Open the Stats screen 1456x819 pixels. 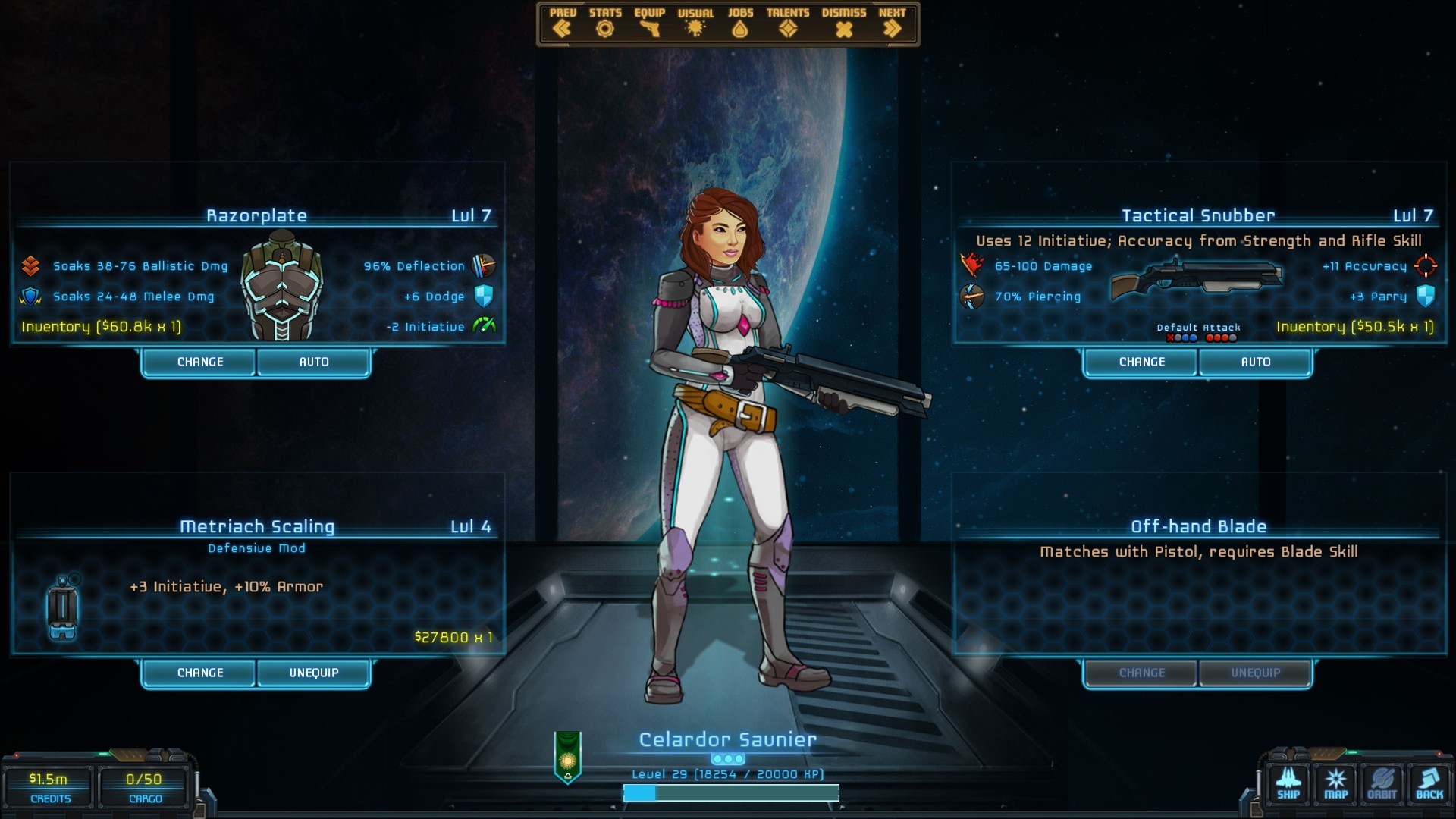tap(604, 23)
